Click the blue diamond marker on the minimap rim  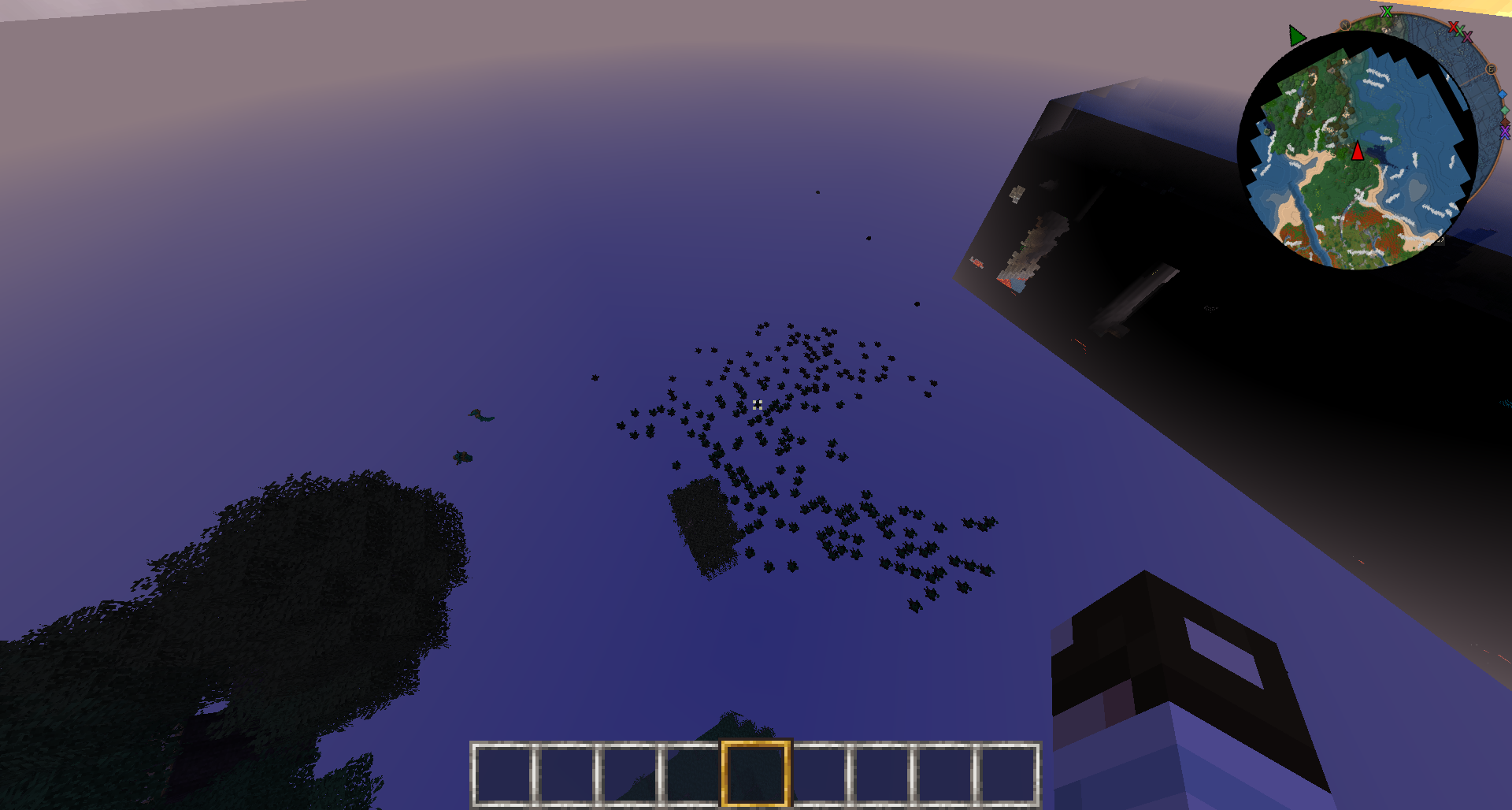(x=1503, y=95)
